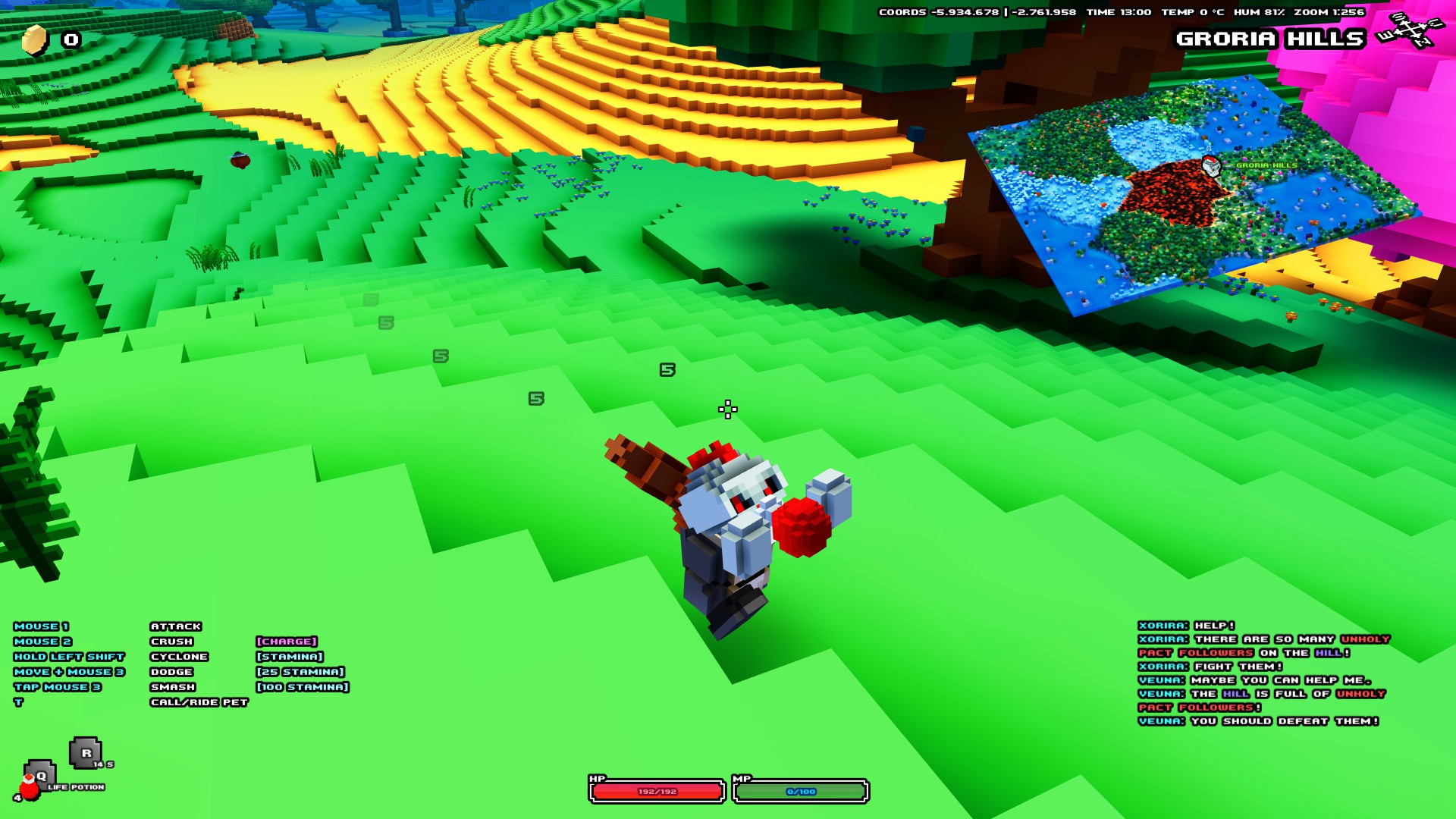This screenshot has height=819, width=1456.
Task: Toggle the CHARGE indicator next to CRUSH
Action: (x=287, y=641)
